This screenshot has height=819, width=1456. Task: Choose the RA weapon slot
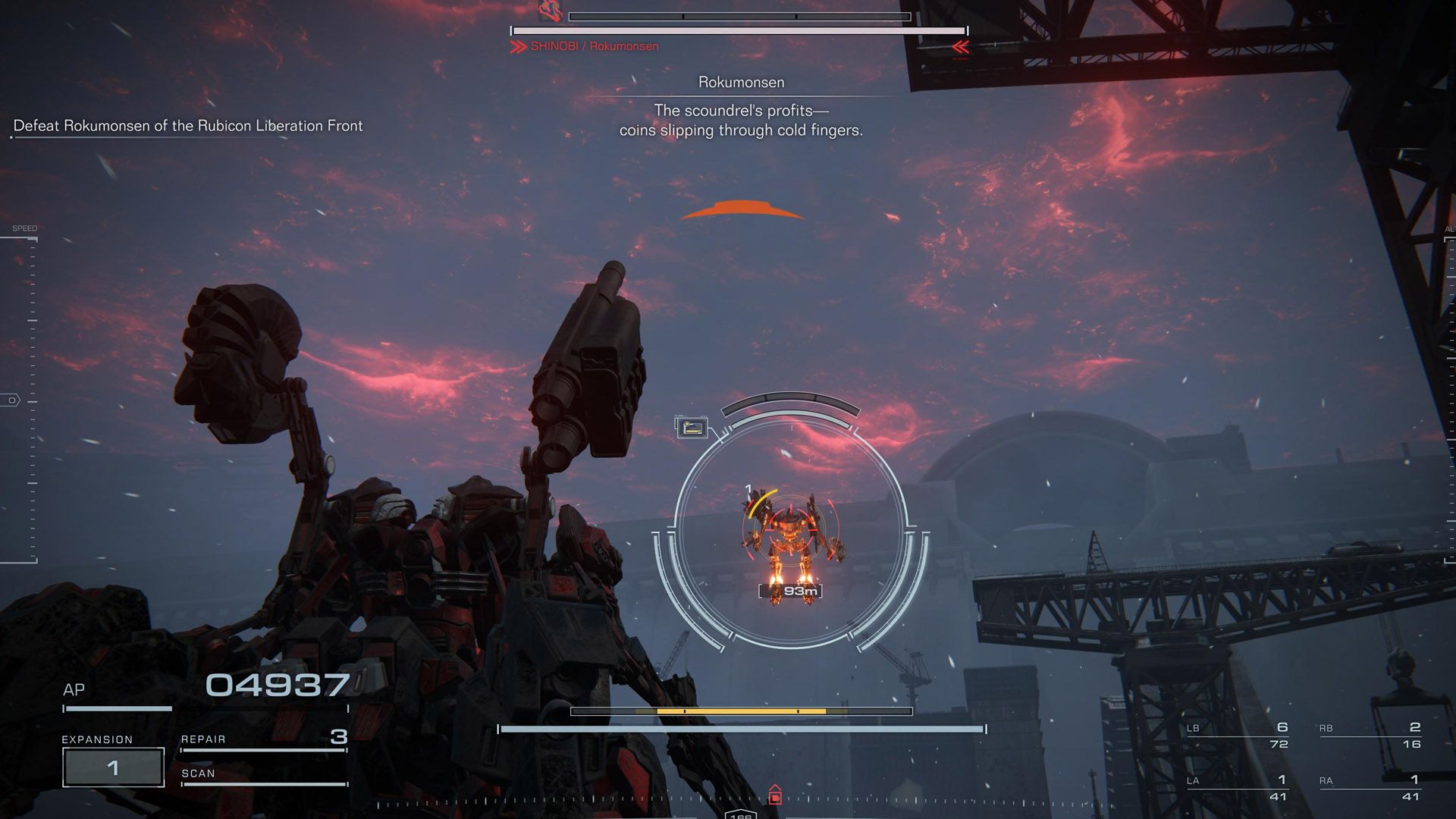point(1370,787)
